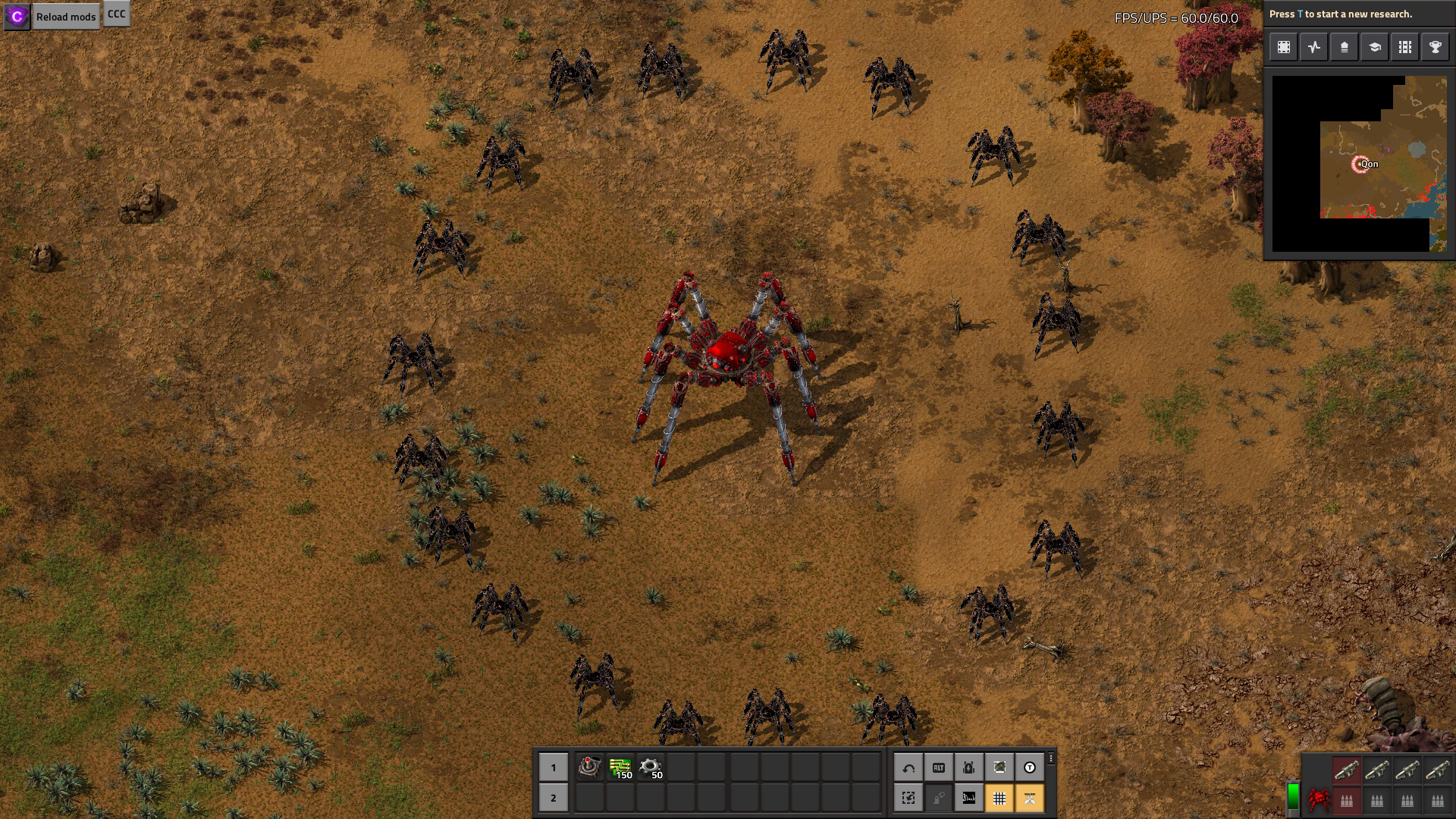The image size is (1456, 819).
Task: Open the CCC mod button
Action: point(116,14)
